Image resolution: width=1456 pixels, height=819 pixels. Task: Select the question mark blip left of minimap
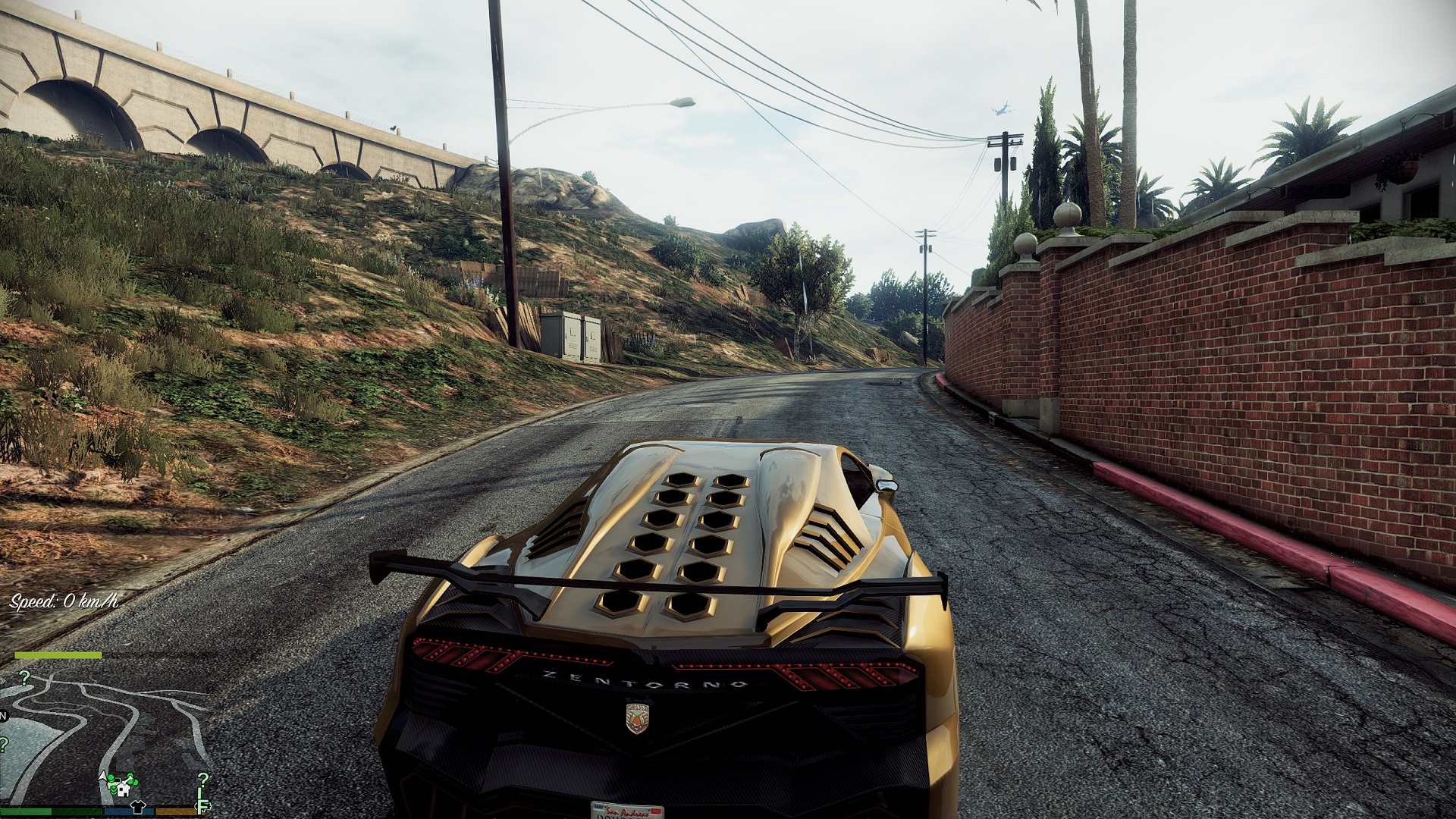[3, 744]
